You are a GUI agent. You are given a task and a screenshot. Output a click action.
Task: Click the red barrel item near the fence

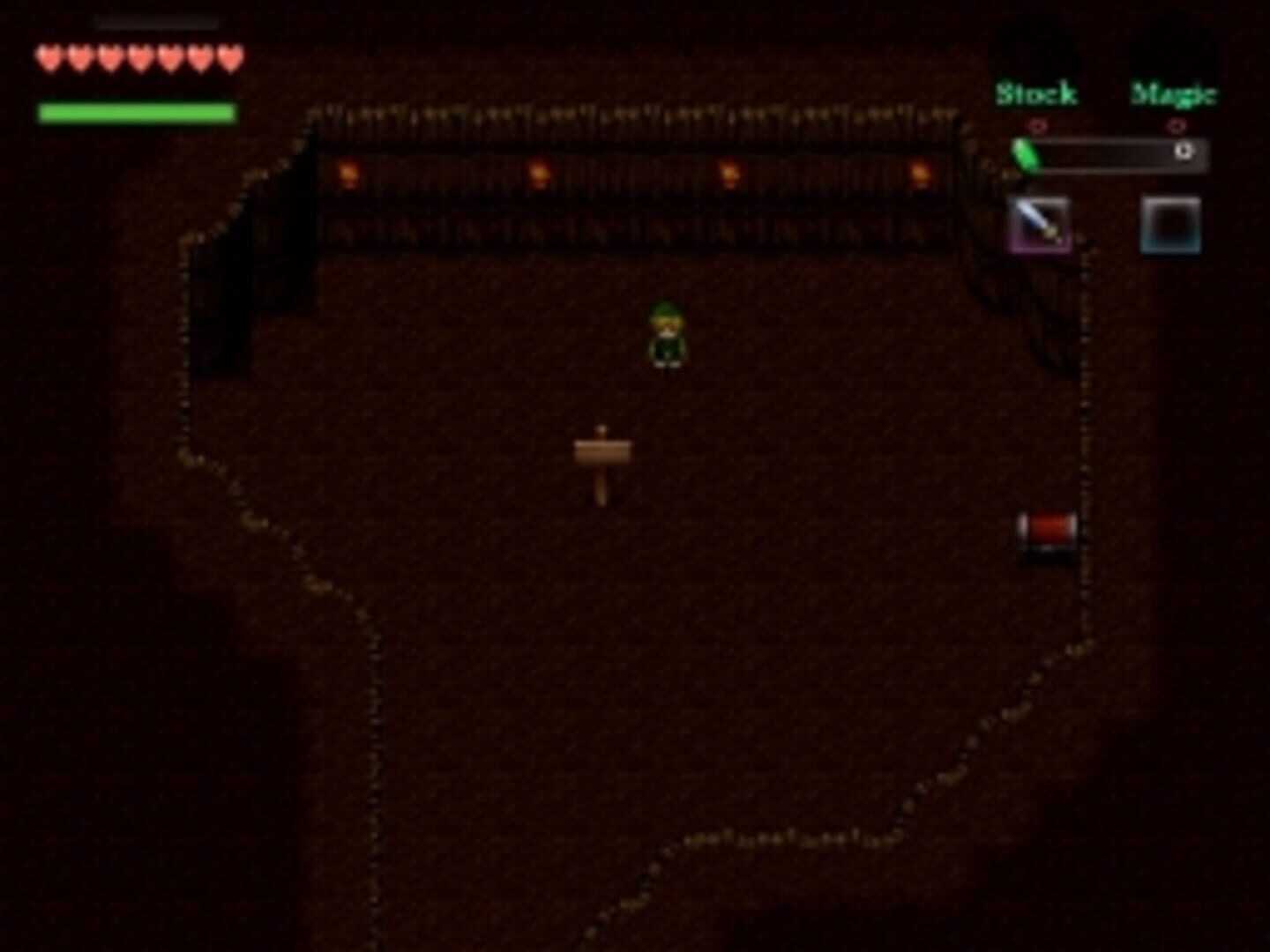tap(1046, 532)
